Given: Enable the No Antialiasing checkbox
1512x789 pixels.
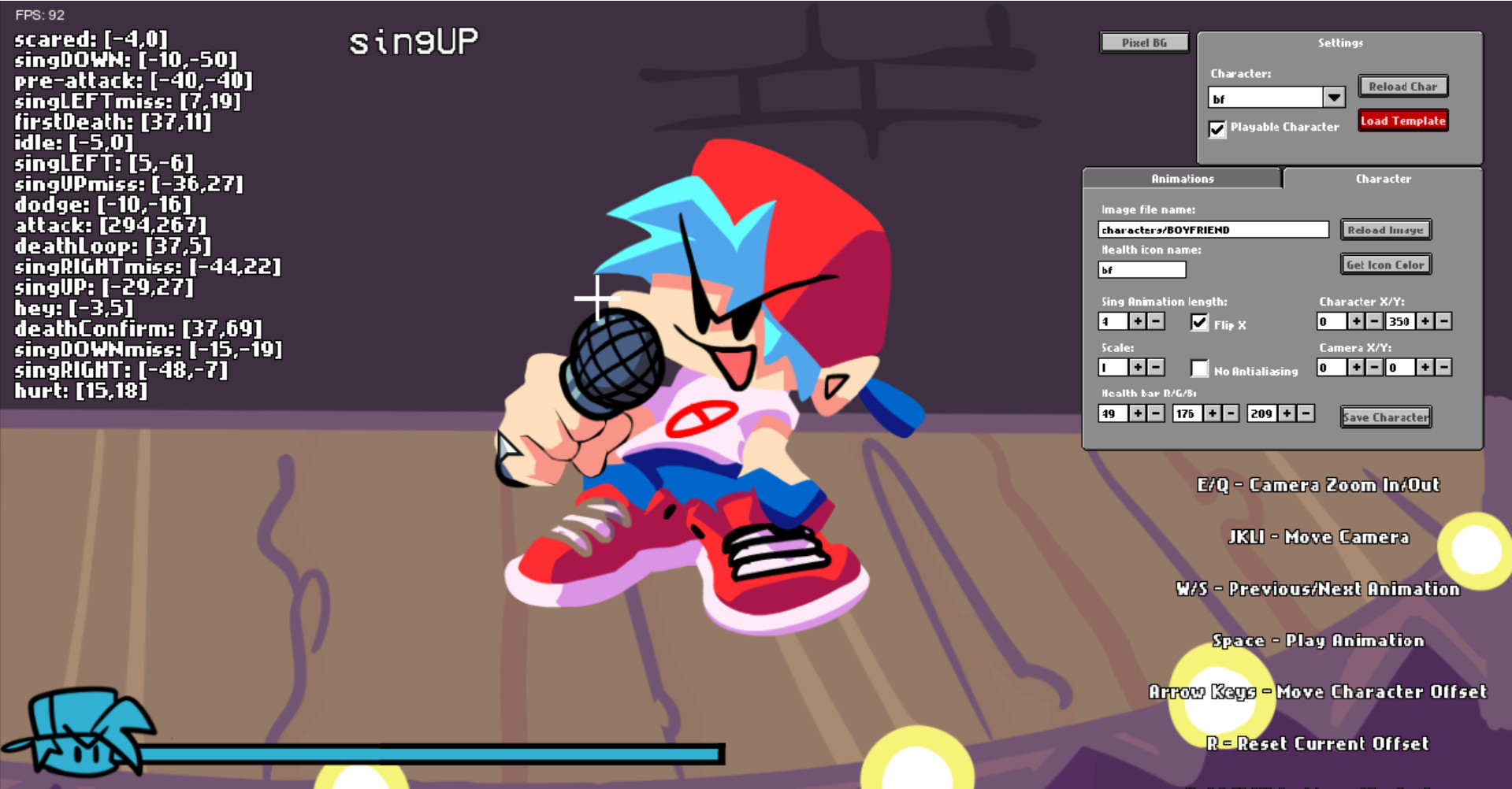Looking at the screenshot, I should [x=1200, y=368].
